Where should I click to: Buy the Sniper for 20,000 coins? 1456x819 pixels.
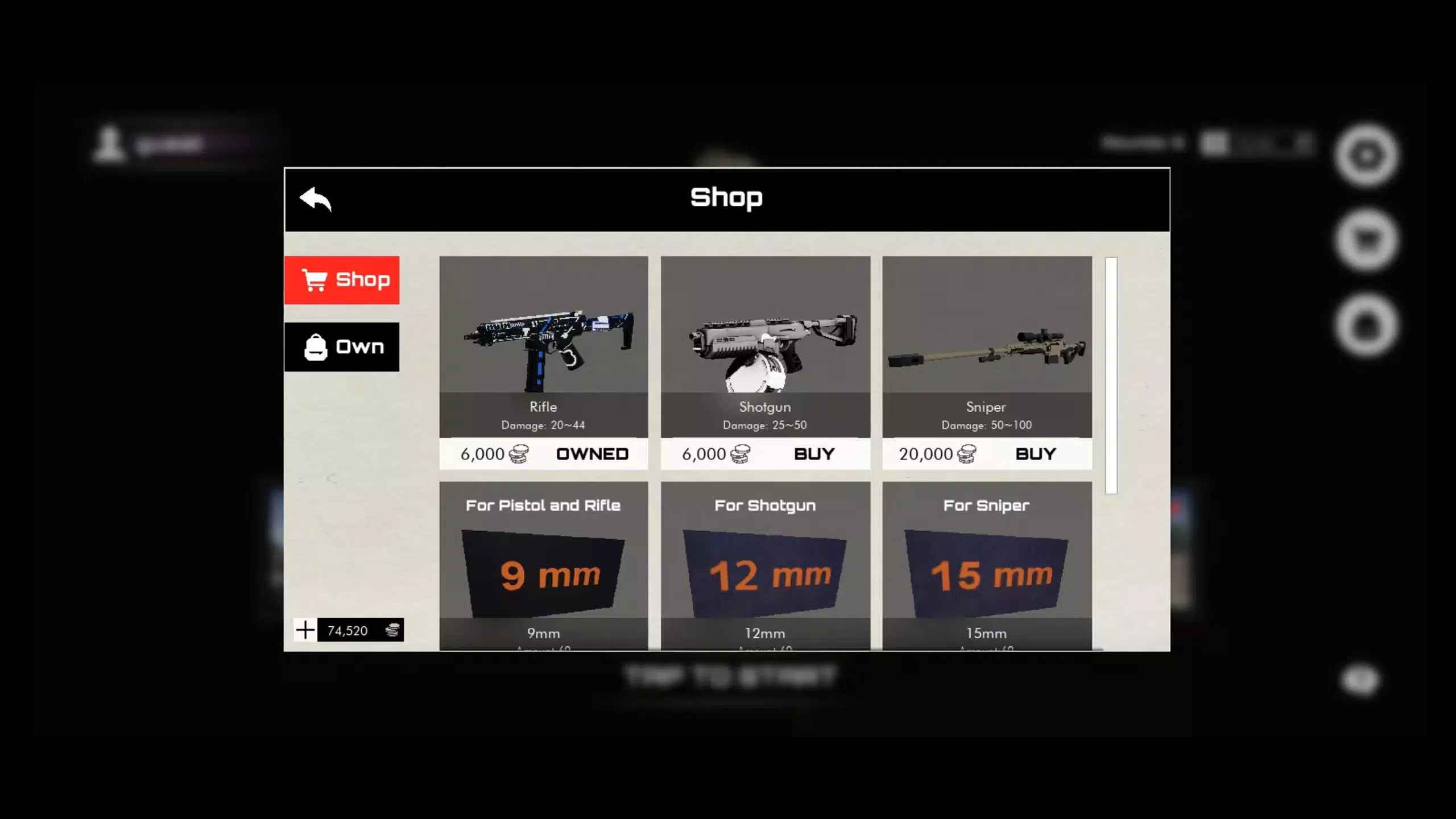[x=1035, y=454]
